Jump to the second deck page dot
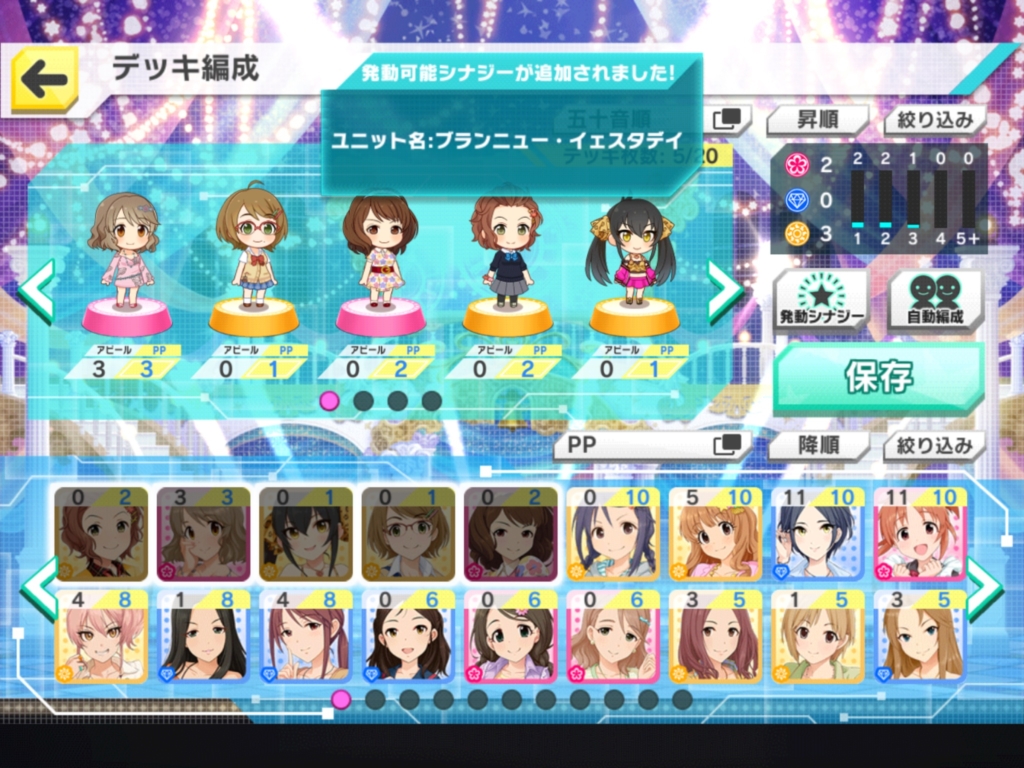 tap(364, 401)
